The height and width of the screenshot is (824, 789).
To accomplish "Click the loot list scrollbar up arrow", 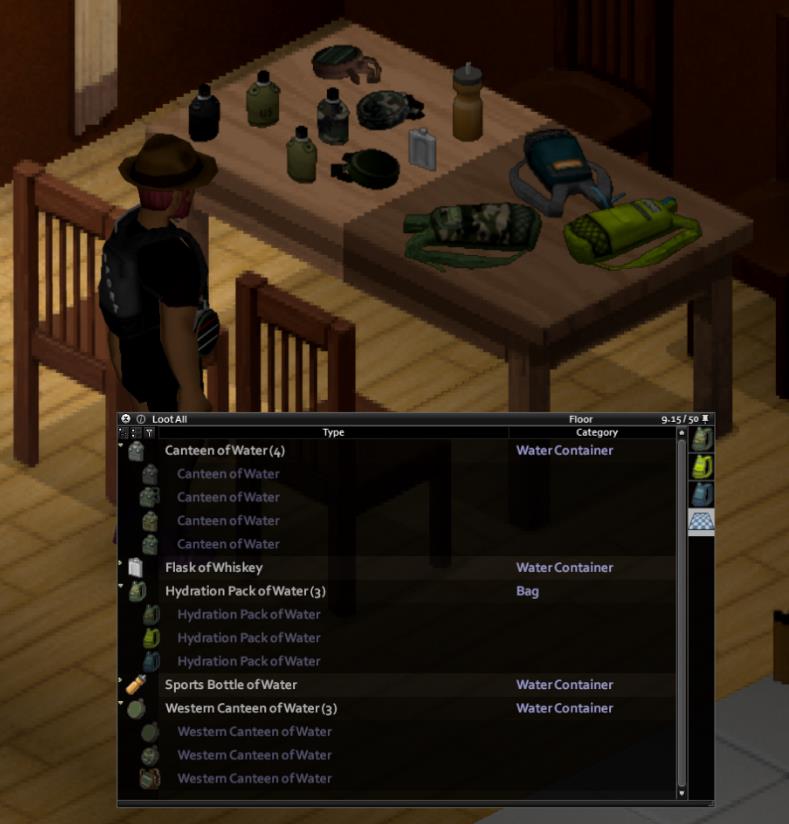I will [683, 434].
